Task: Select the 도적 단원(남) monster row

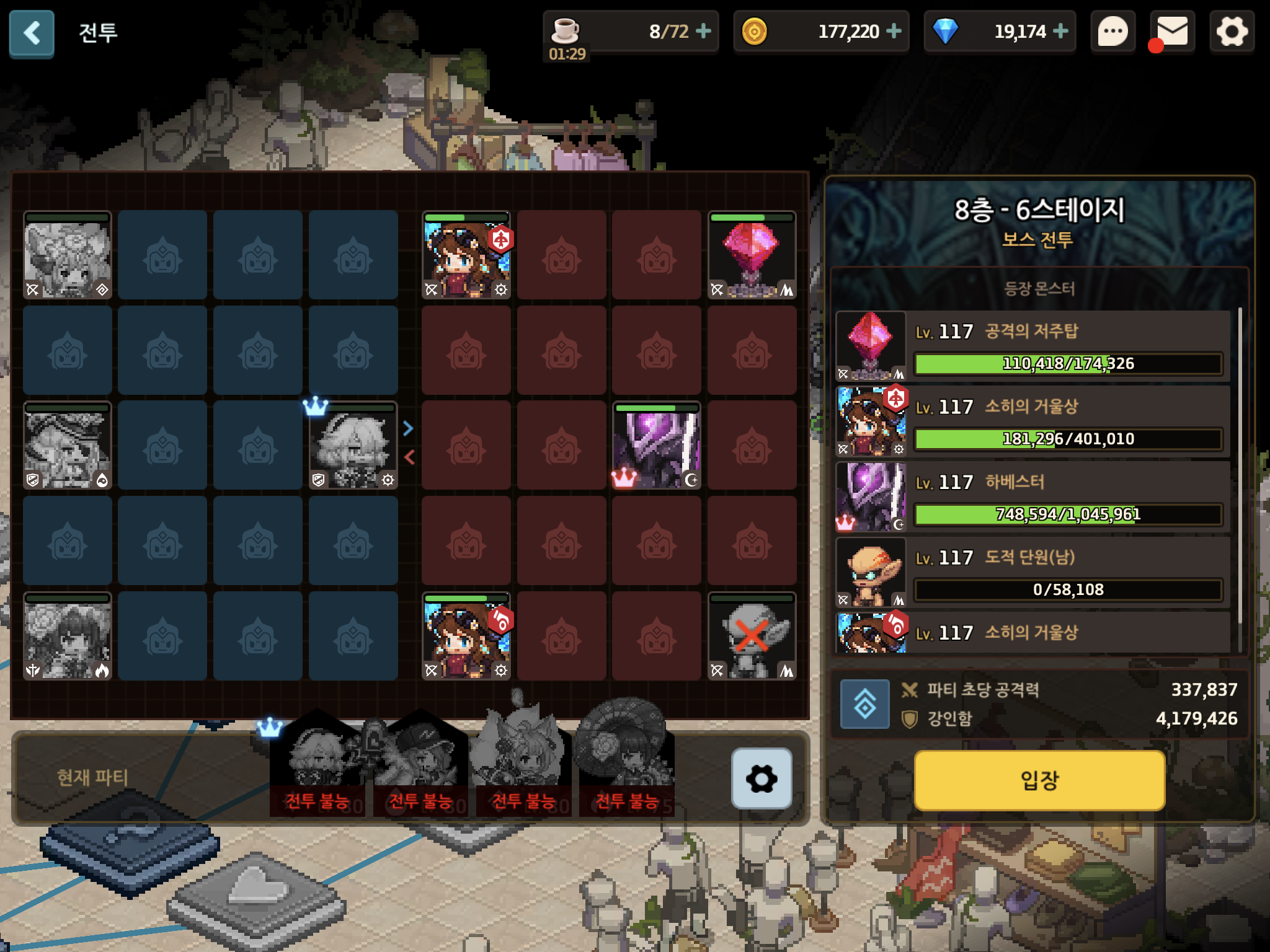Action: pyautogui.click(x=1032, y=572)
